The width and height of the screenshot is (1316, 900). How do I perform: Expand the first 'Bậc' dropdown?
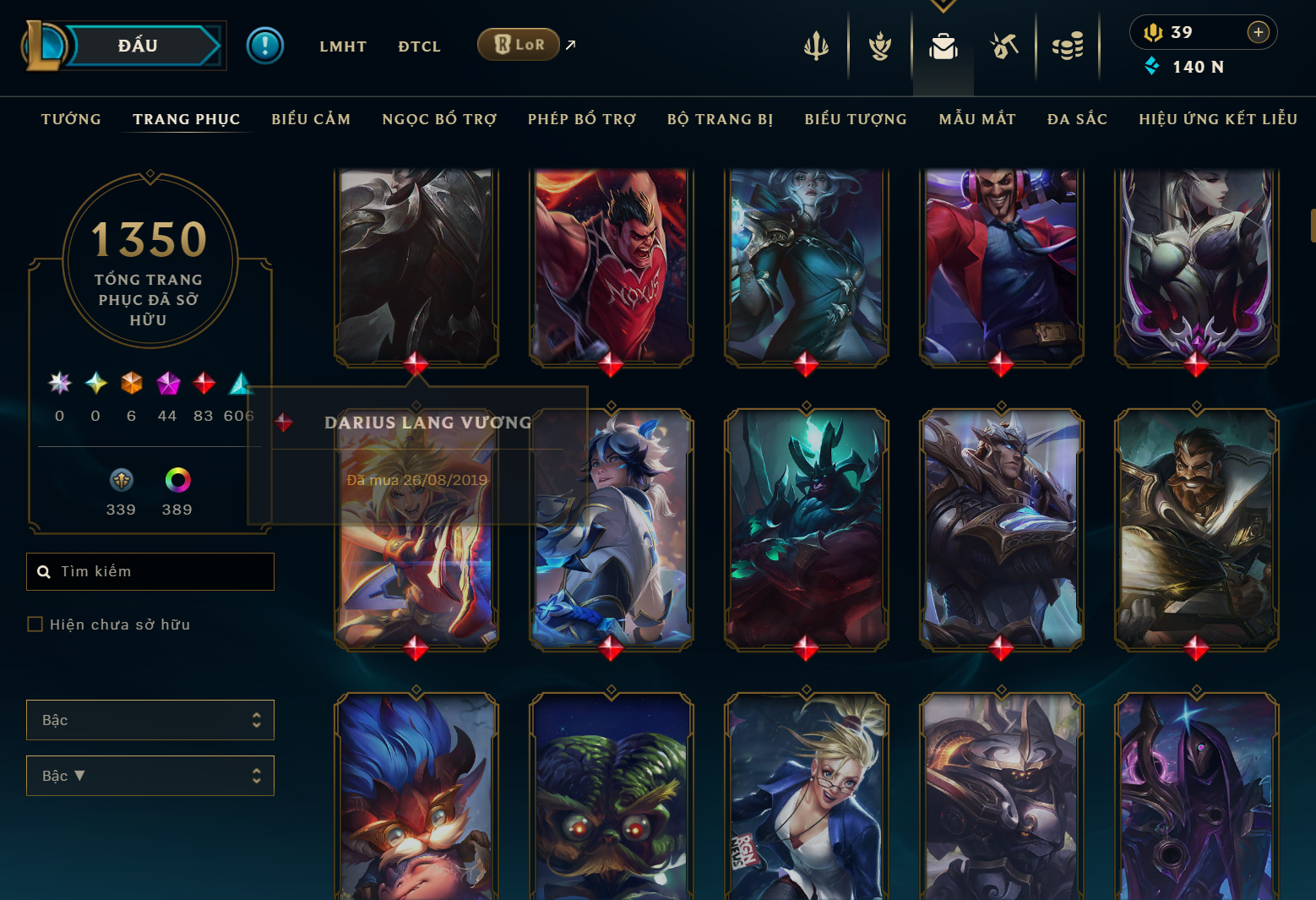(x=150, y=719)
